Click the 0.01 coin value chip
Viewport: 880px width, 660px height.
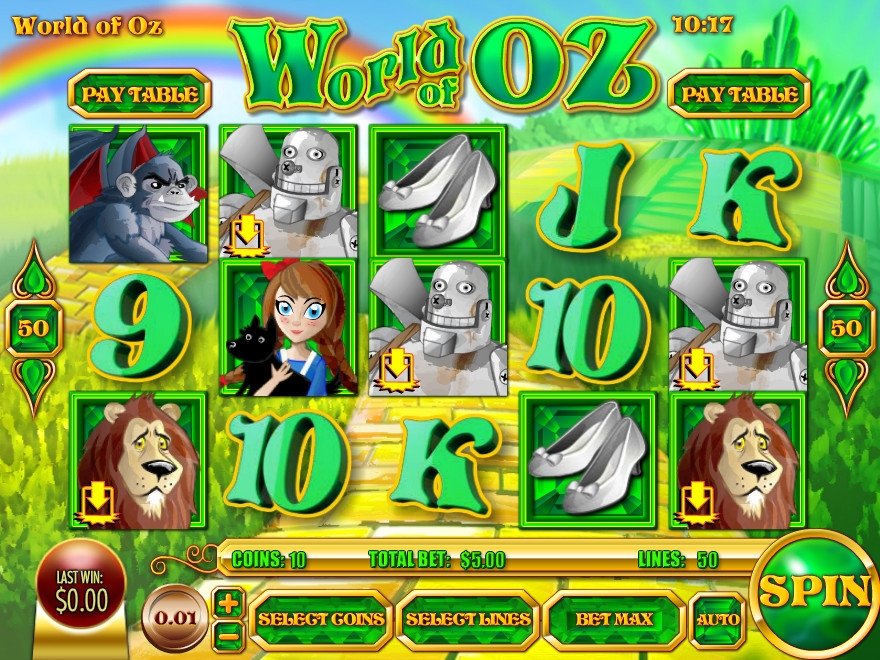[176, 617]
